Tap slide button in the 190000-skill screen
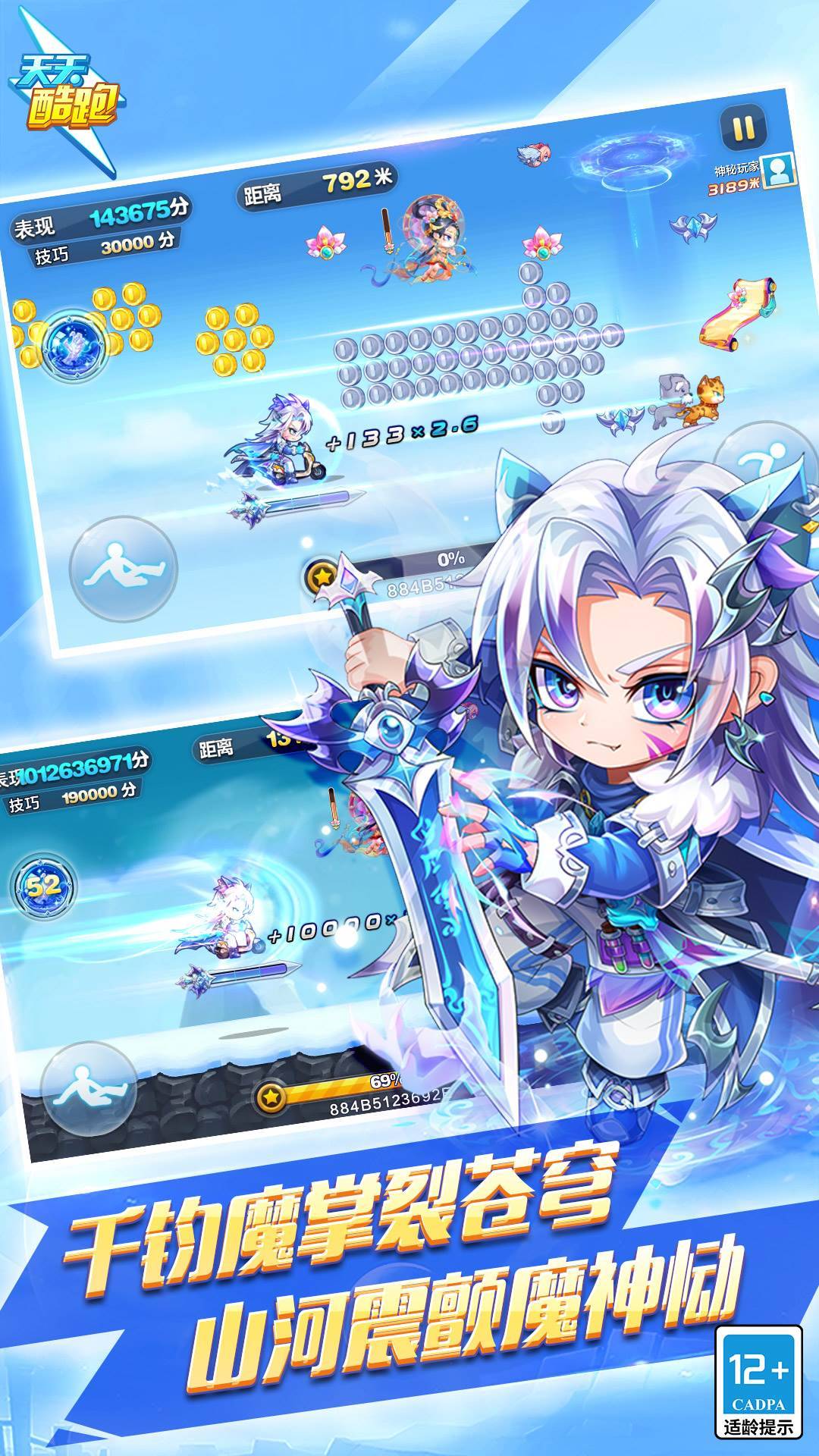819x1456 pixels. pyautogui.click(x=88, y=1089)
